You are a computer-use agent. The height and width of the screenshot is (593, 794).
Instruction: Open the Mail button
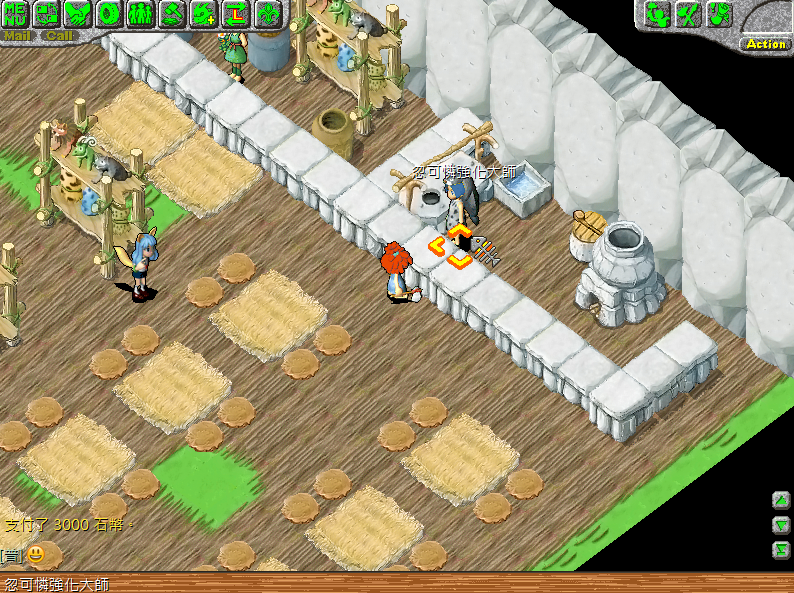[x=17, y=36]
